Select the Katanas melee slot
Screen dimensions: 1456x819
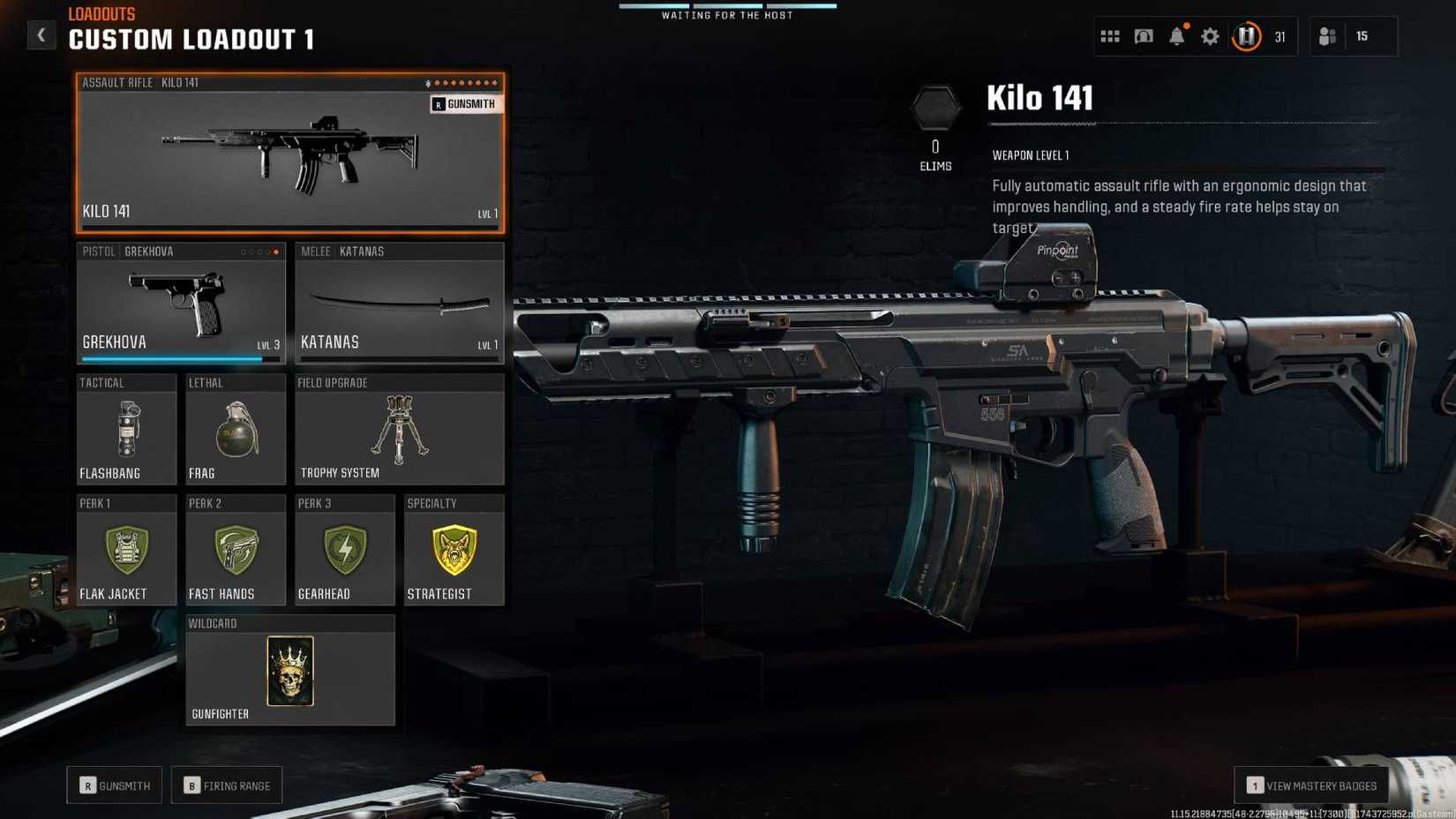click(x=399, y=300)
